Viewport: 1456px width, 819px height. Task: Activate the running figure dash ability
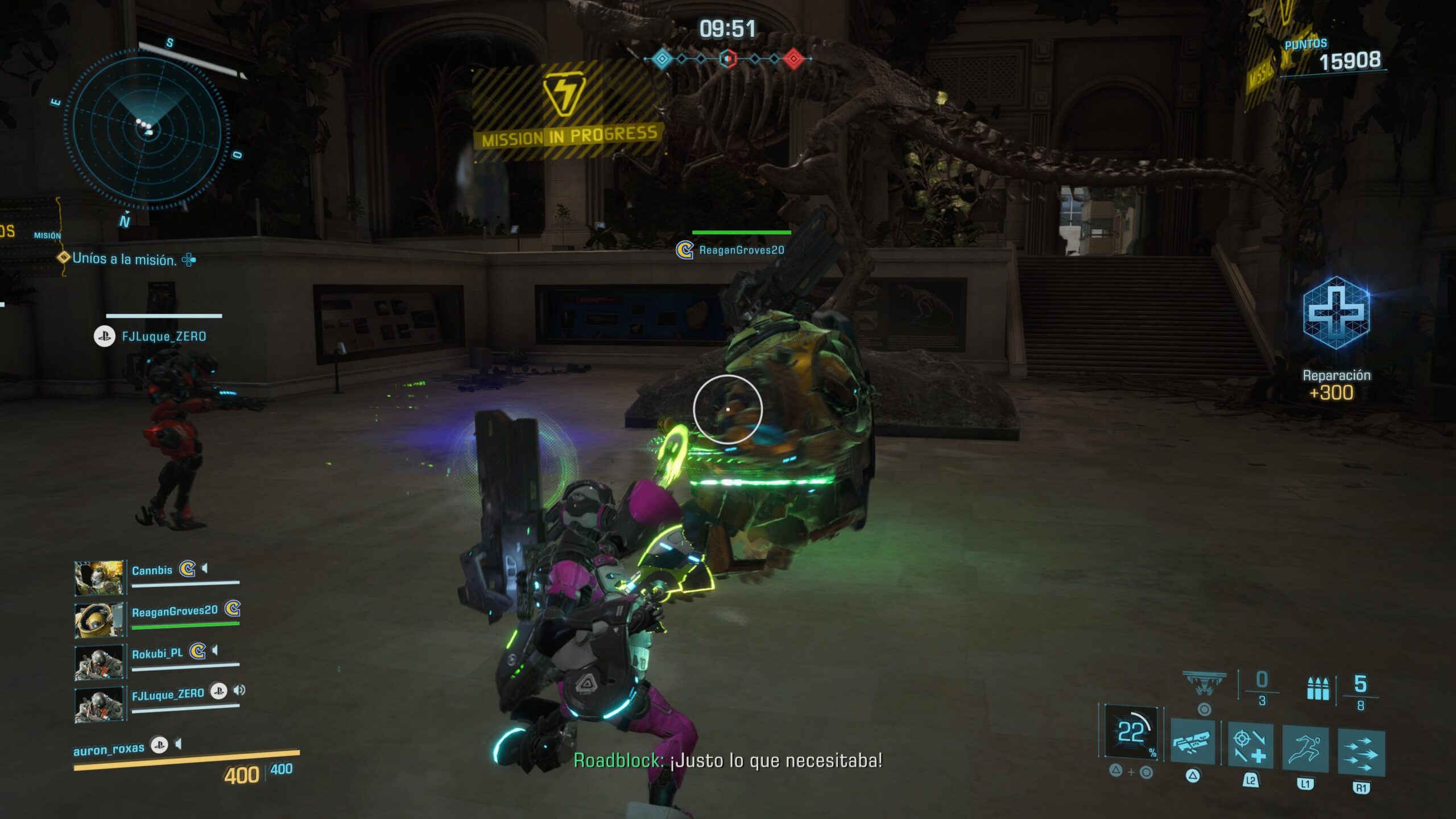point(1305,748)
